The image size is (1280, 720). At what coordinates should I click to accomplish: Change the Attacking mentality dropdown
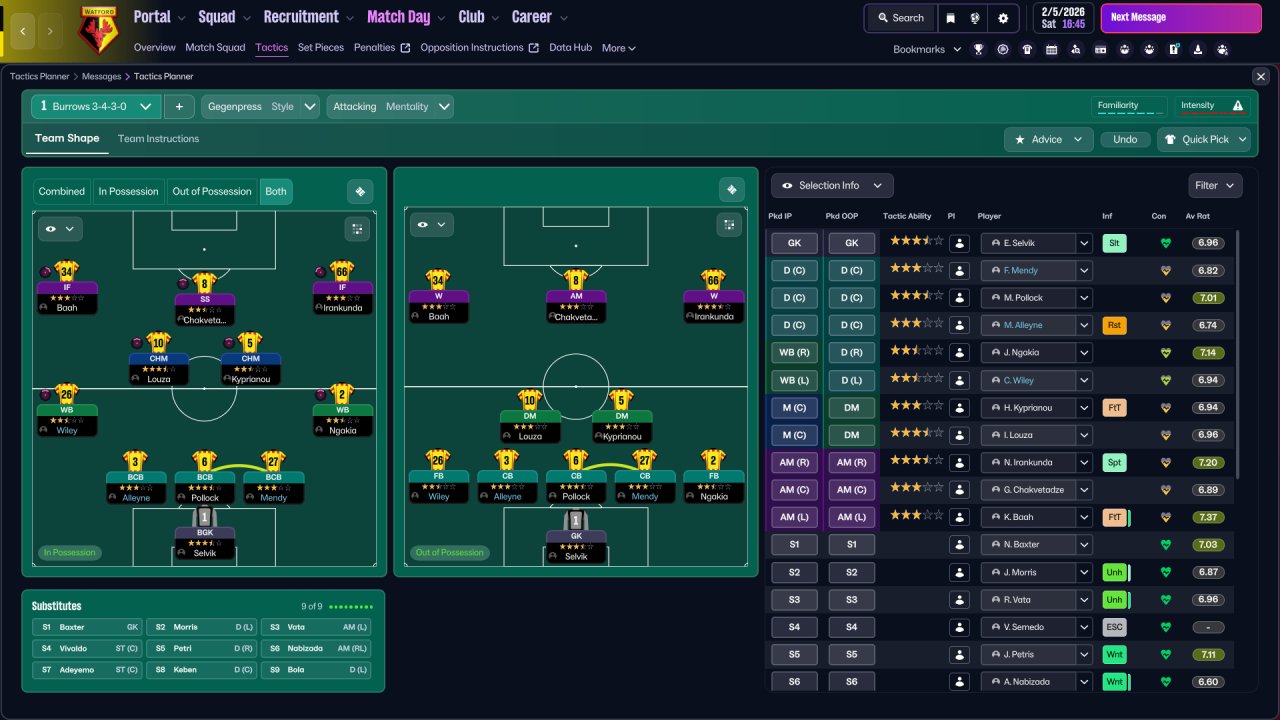[390, 107]
